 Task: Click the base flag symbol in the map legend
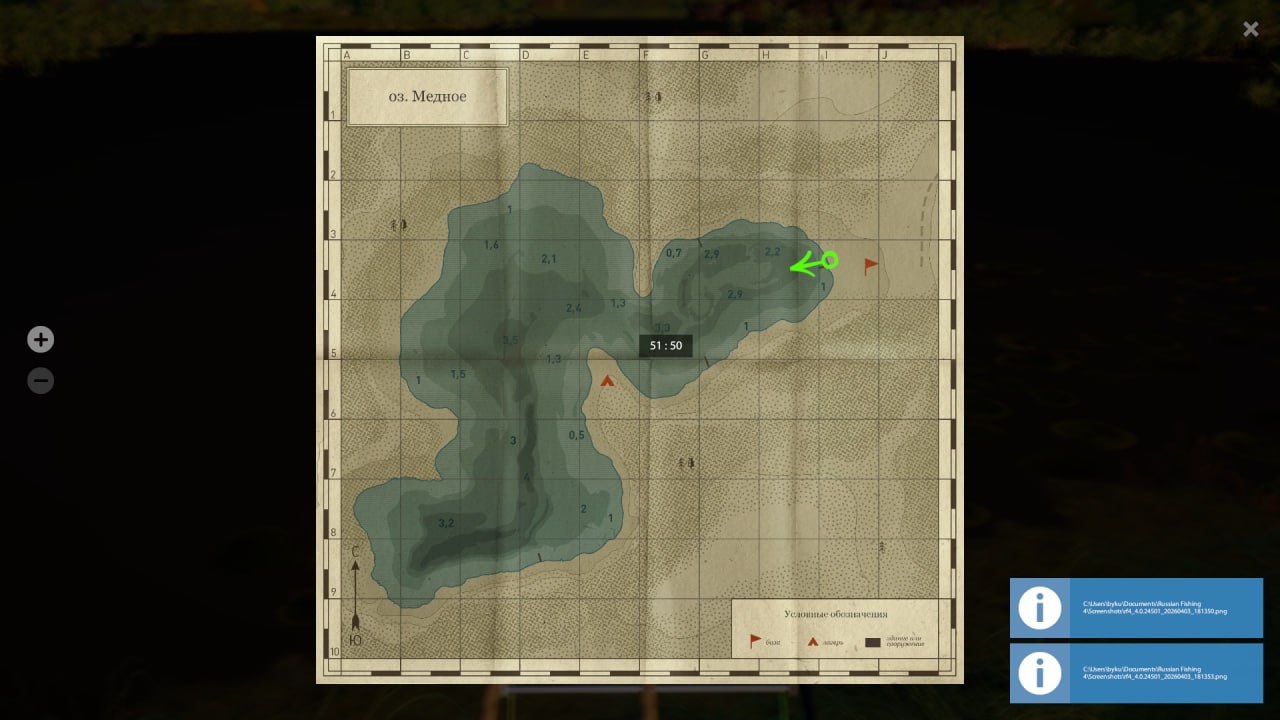click(755, 638)
